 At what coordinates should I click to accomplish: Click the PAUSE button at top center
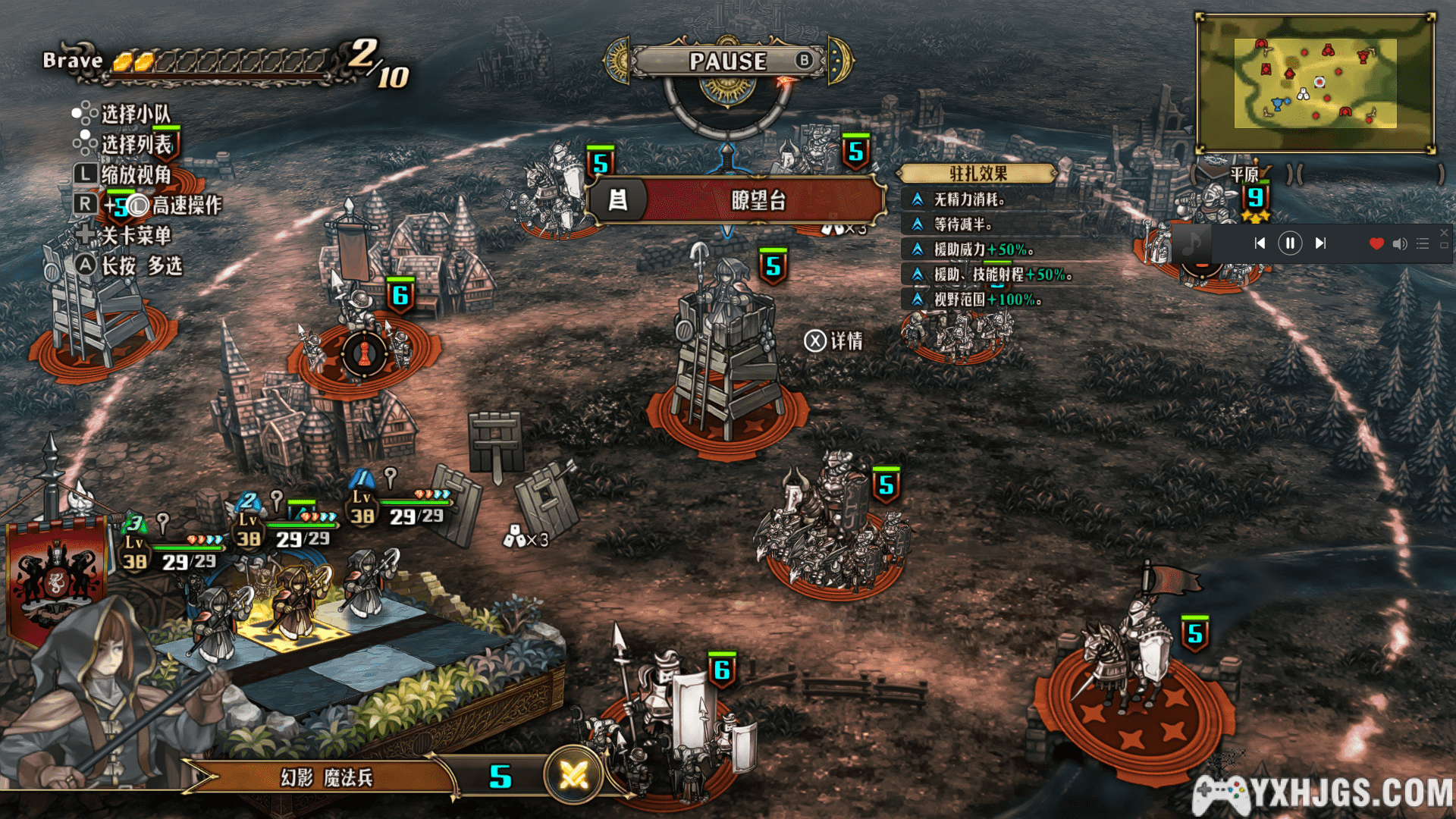click(728, 61)
